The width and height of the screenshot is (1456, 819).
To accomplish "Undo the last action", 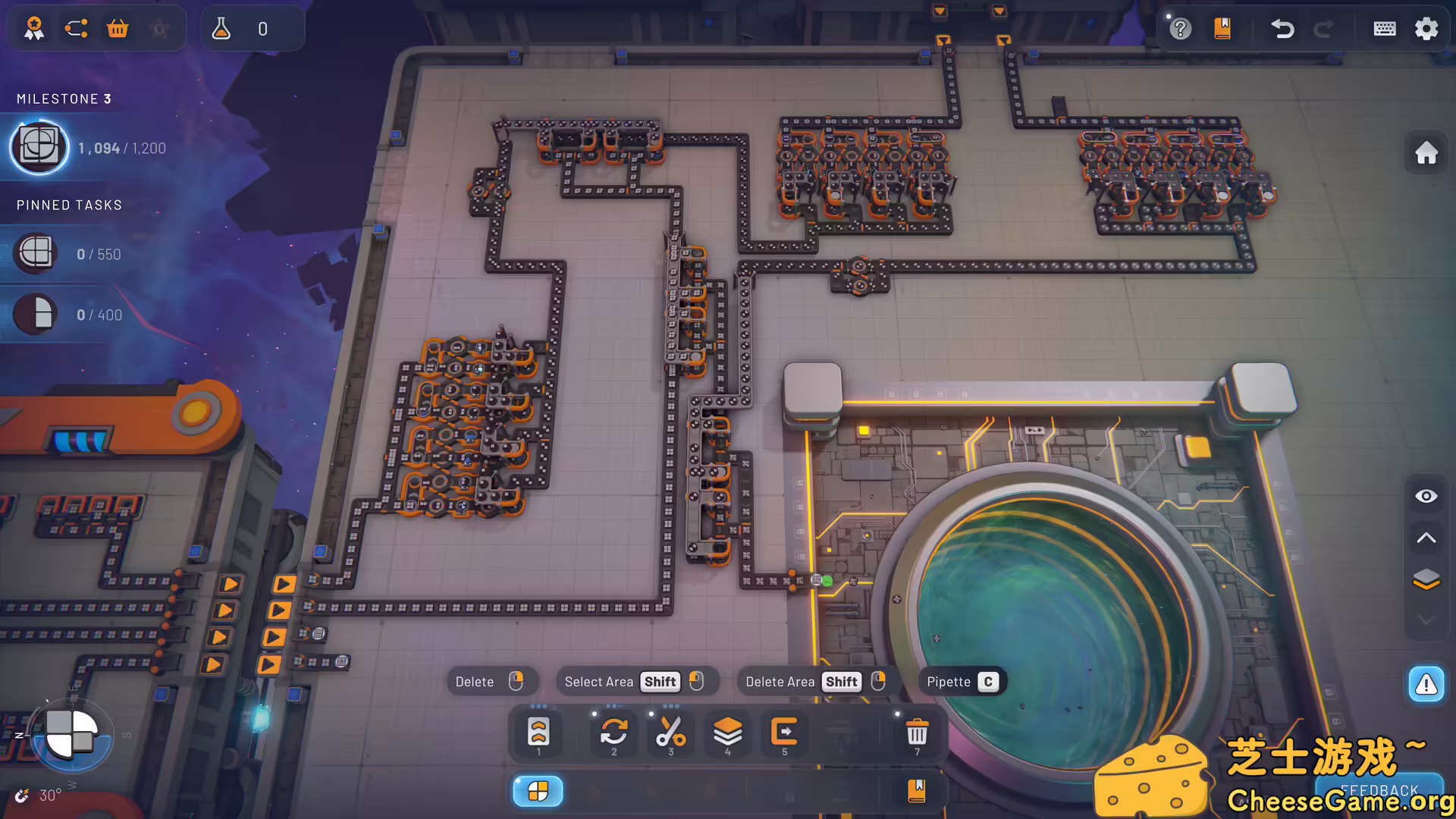I will pos(1282,29).
